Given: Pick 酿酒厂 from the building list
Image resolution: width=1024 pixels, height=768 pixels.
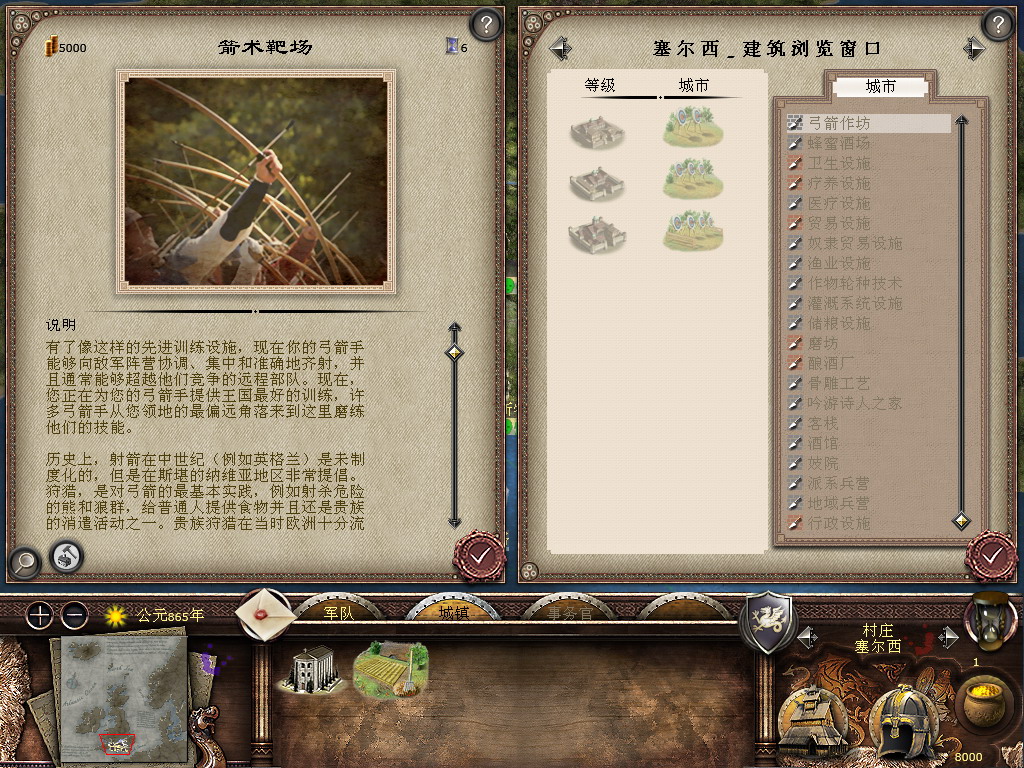Looking at the screenshot, I should [831, 363].
